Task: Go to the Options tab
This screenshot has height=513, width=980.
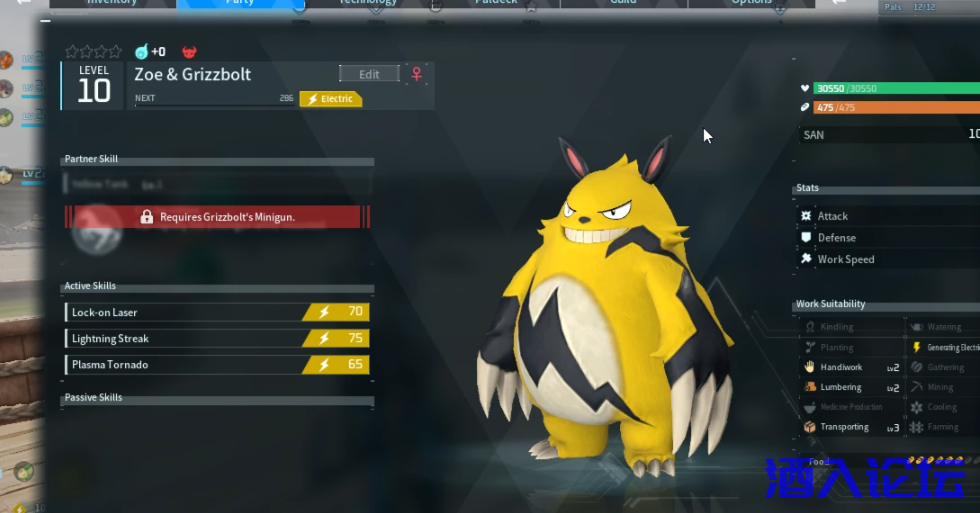Action: [x=751, y=3]
